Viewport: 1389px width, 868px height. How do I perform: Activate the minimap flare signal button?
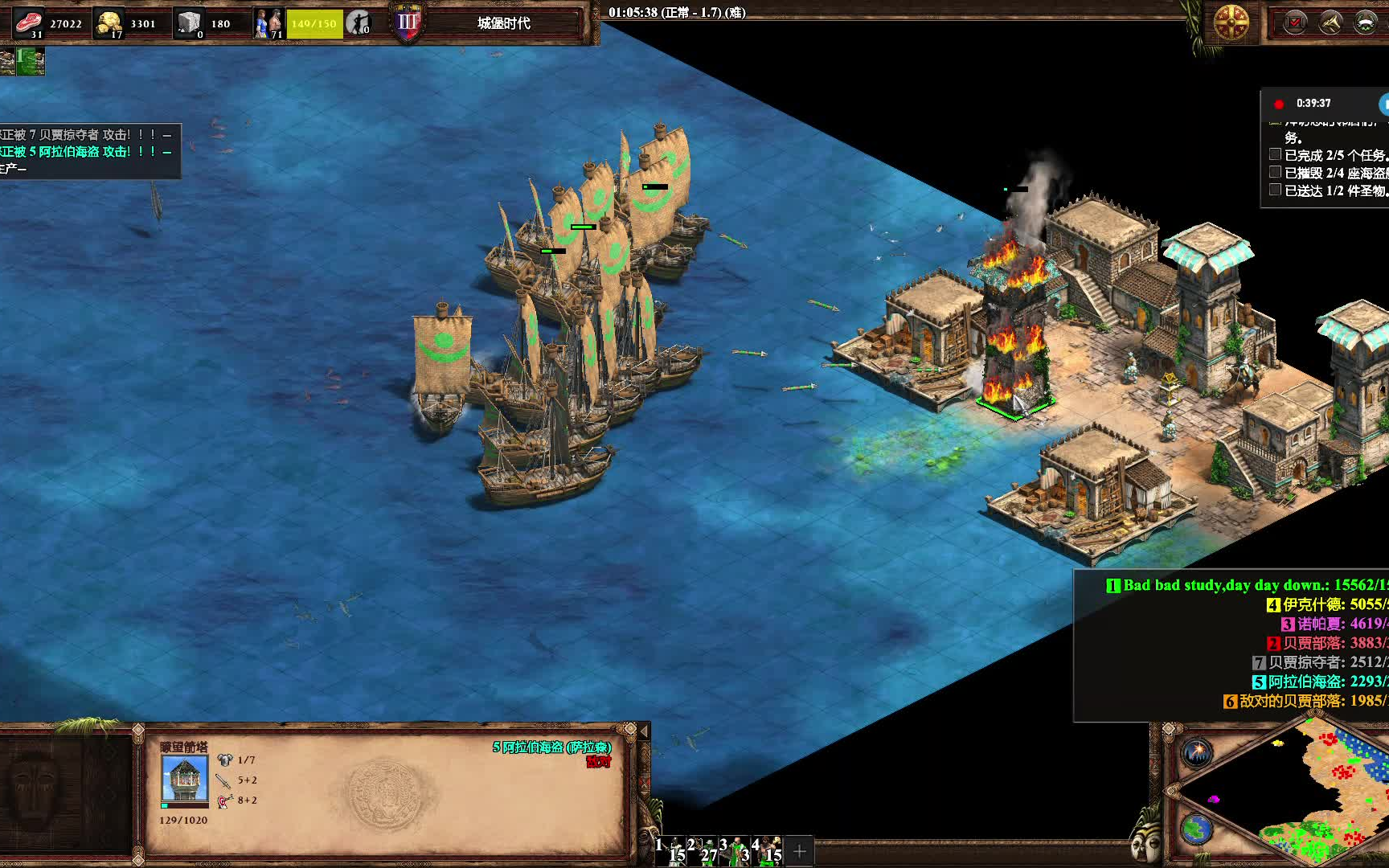pos(1197,753)
